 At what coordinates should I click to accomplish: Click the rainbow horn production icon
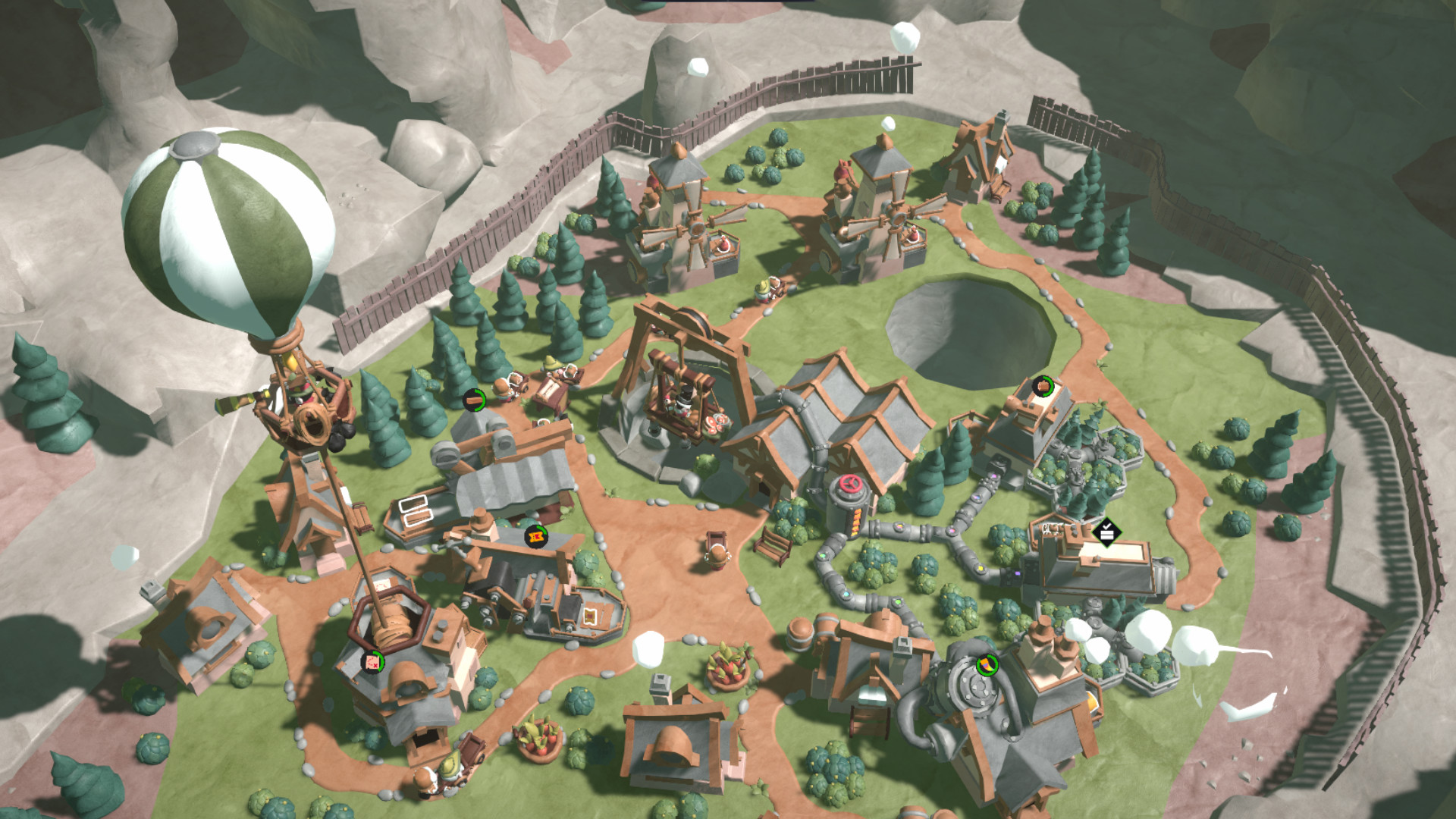pos(986,665)
